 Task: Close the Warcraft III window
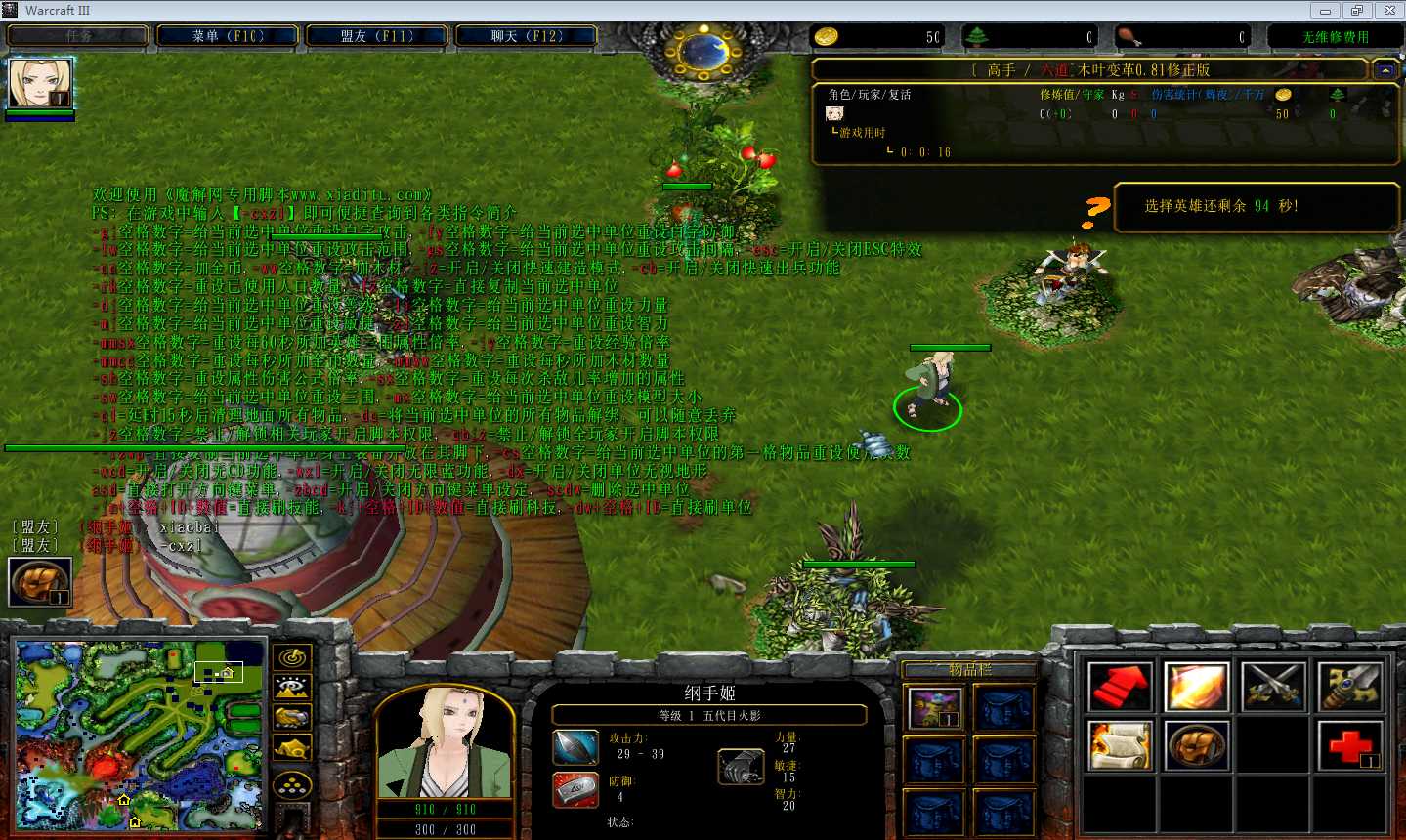[1389, 11]
